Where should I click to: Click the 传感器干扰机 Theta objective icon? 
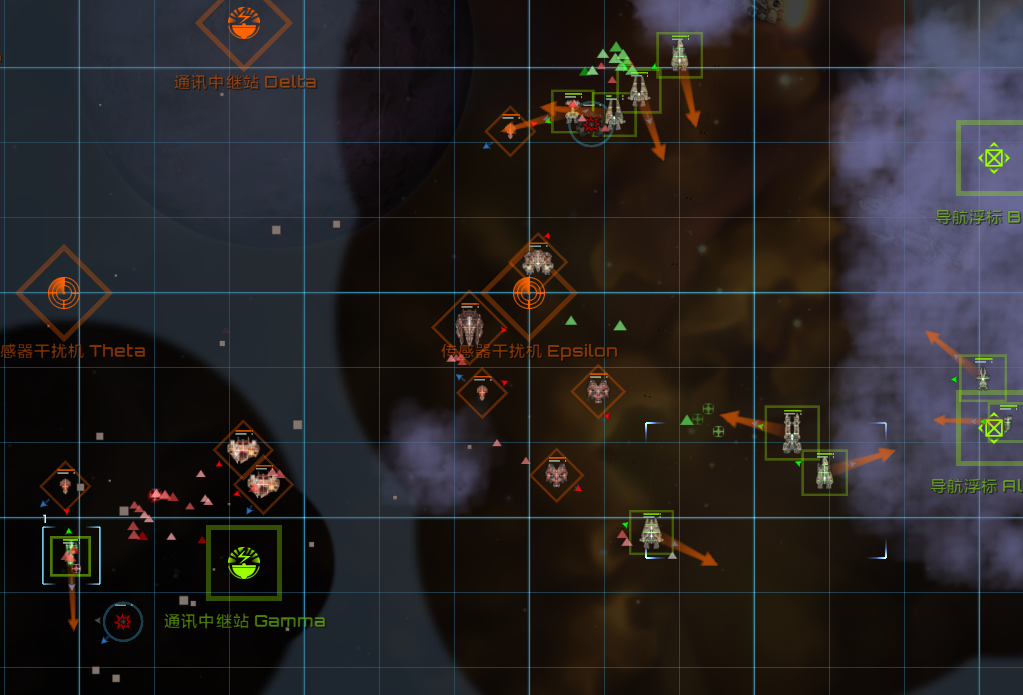coord(64,293)
